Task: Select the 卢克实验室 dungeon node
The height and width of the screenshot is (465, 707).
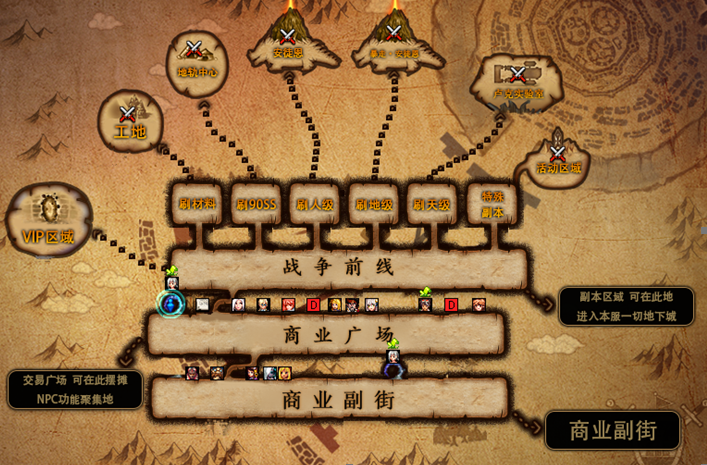Action: (518, 82)
